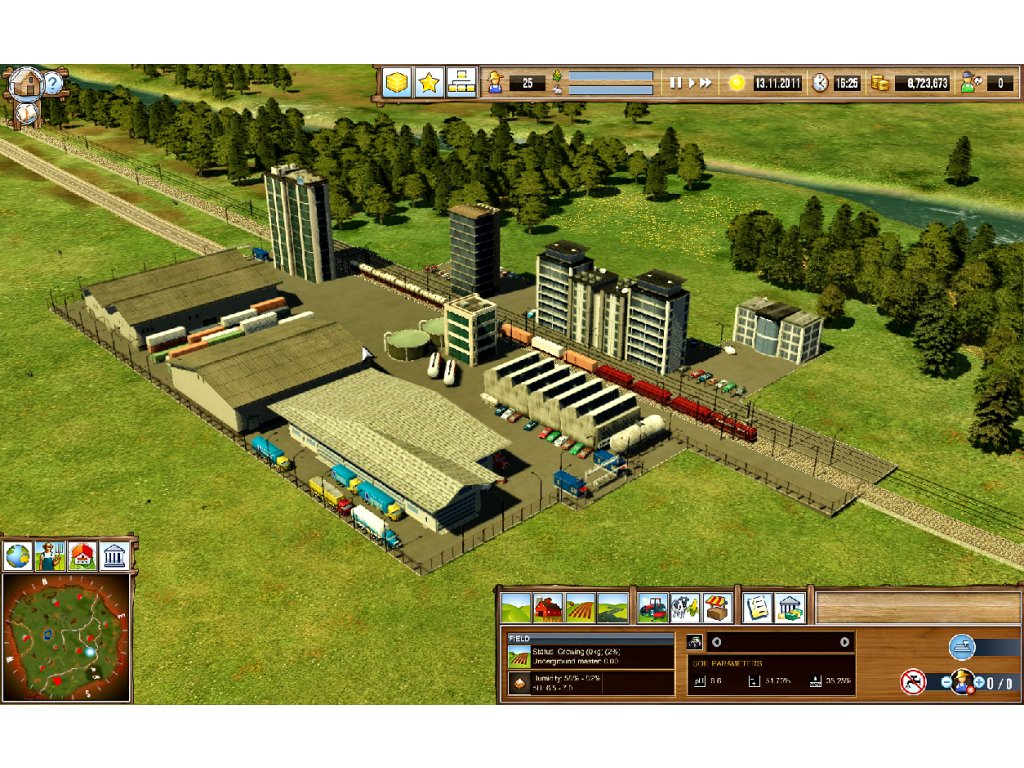Open the stacked blocks hierarchy icon

pyautogui.click(x=461, y=82)
